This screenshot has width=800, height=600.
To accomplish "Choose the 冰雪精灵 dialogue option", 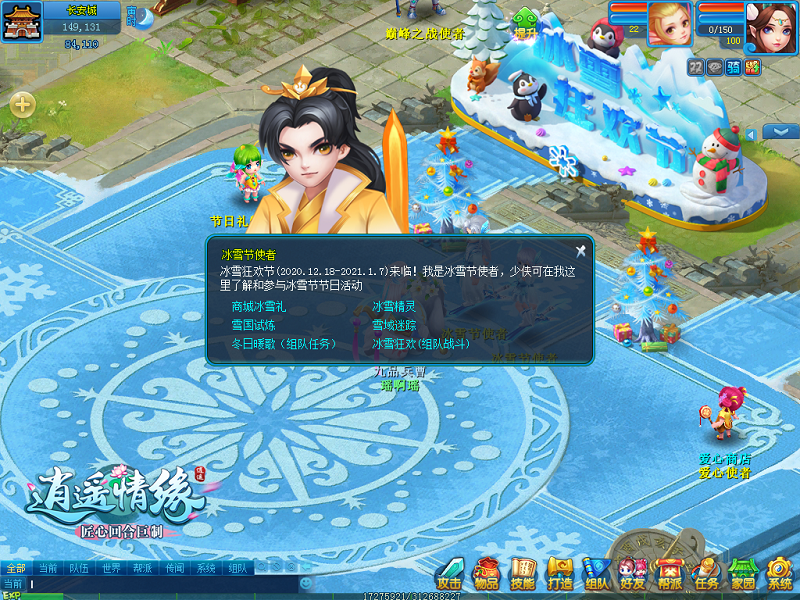I will (394, 307).
